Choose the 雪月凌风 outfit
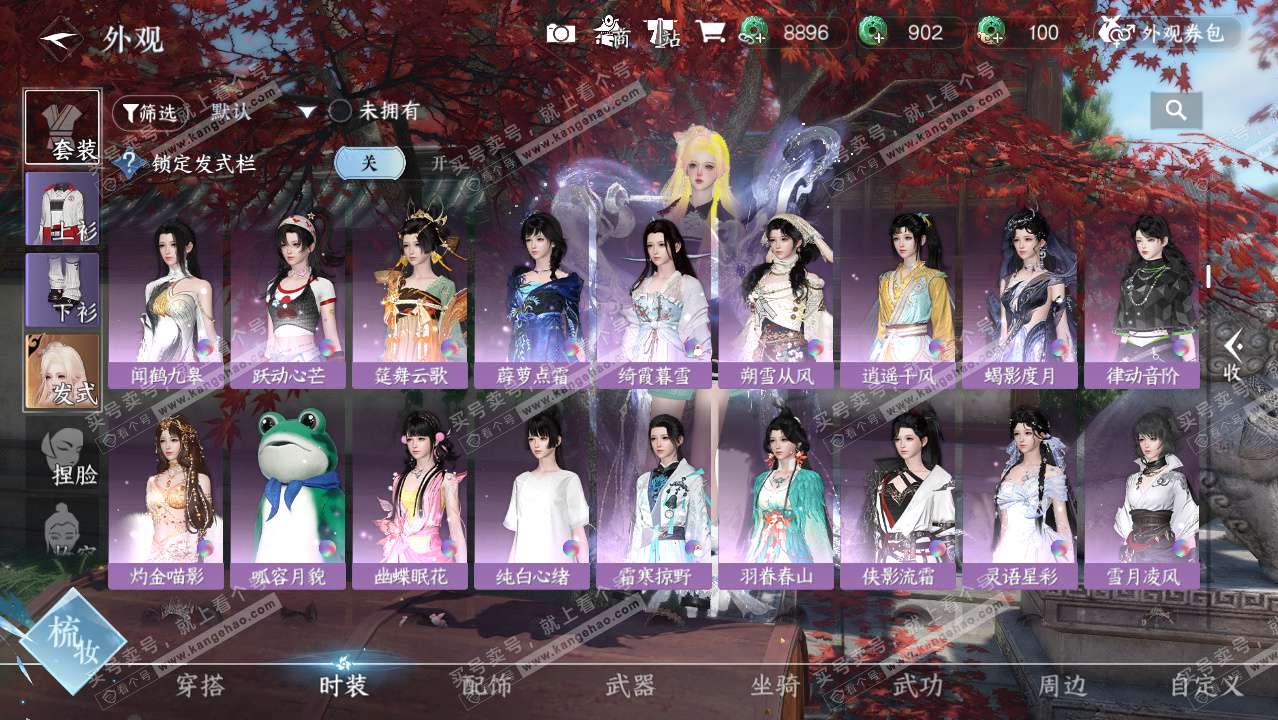This screenshot has height=720, width=1278. pos(1141,497)
